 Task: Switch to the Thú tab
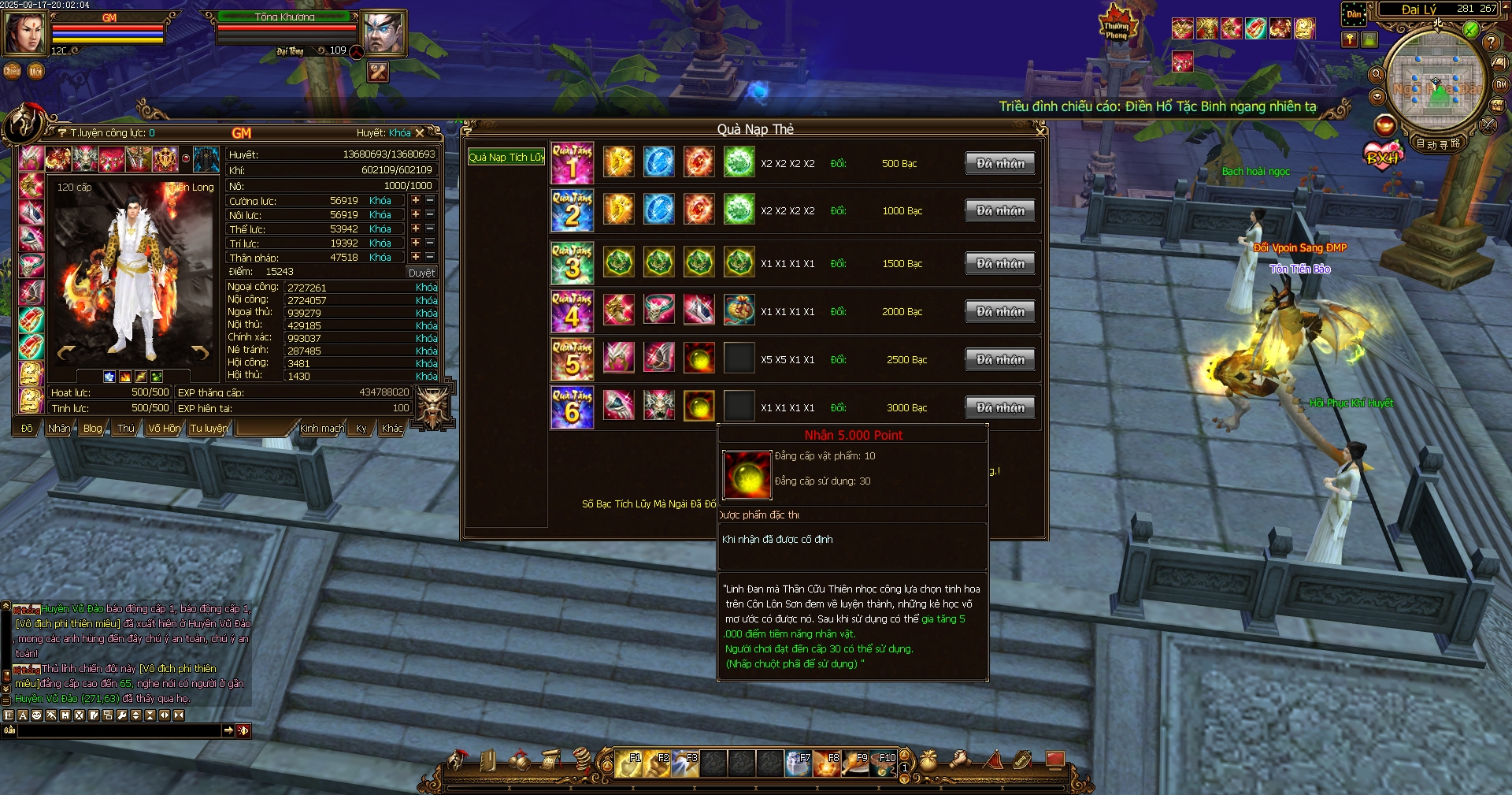tap(125, 429)
